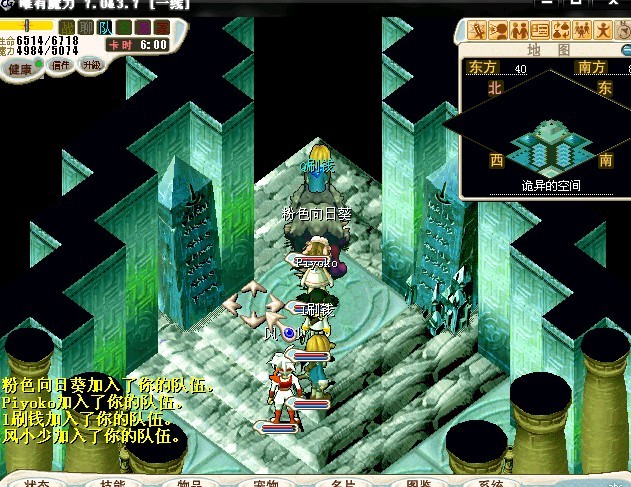Open the 系统 system menu
The height and width of the screenshot is (487, 631).
click(x=491, y=482)
